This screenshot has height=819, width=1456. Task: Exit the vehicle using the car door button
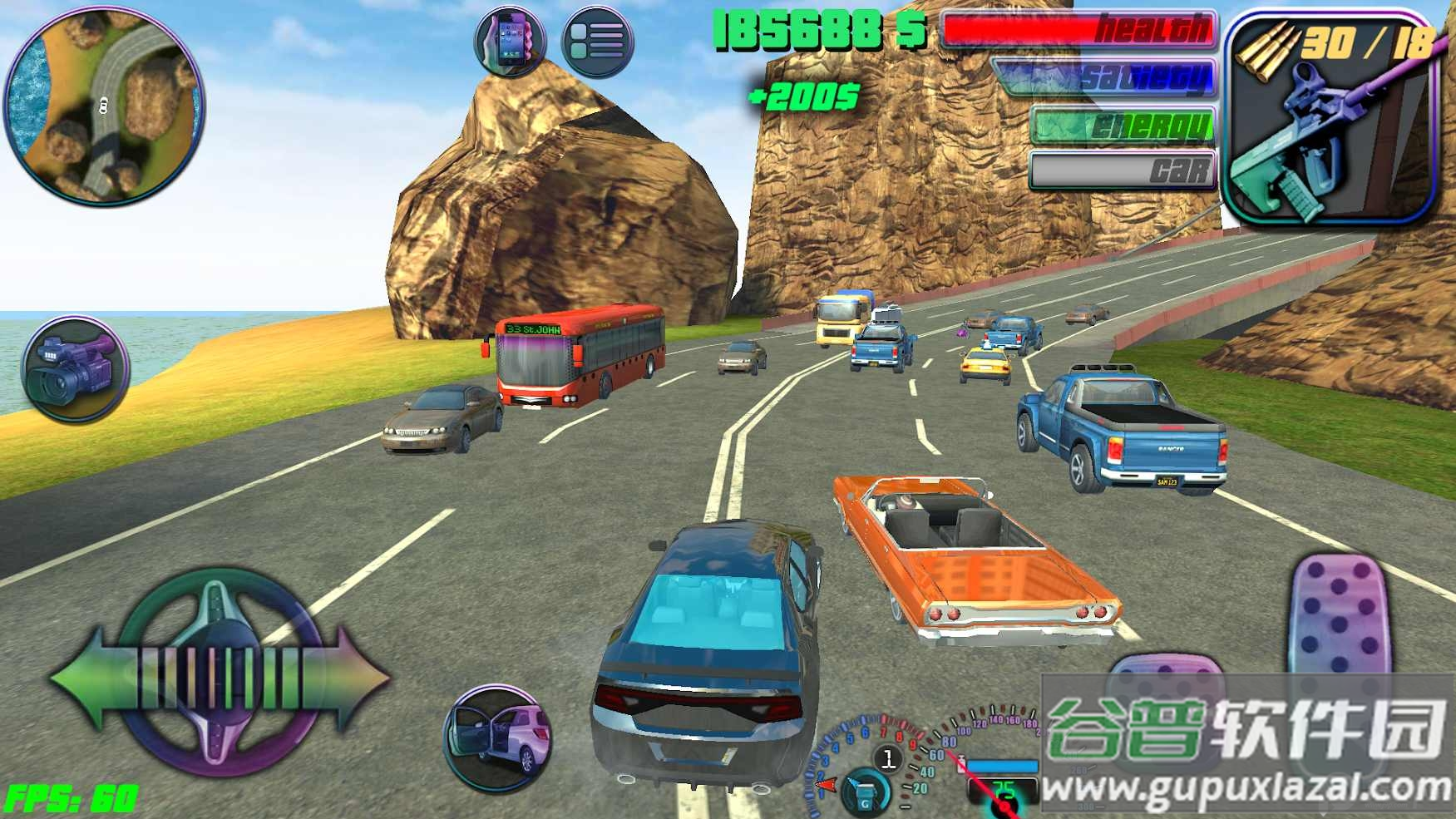[498, 737]
